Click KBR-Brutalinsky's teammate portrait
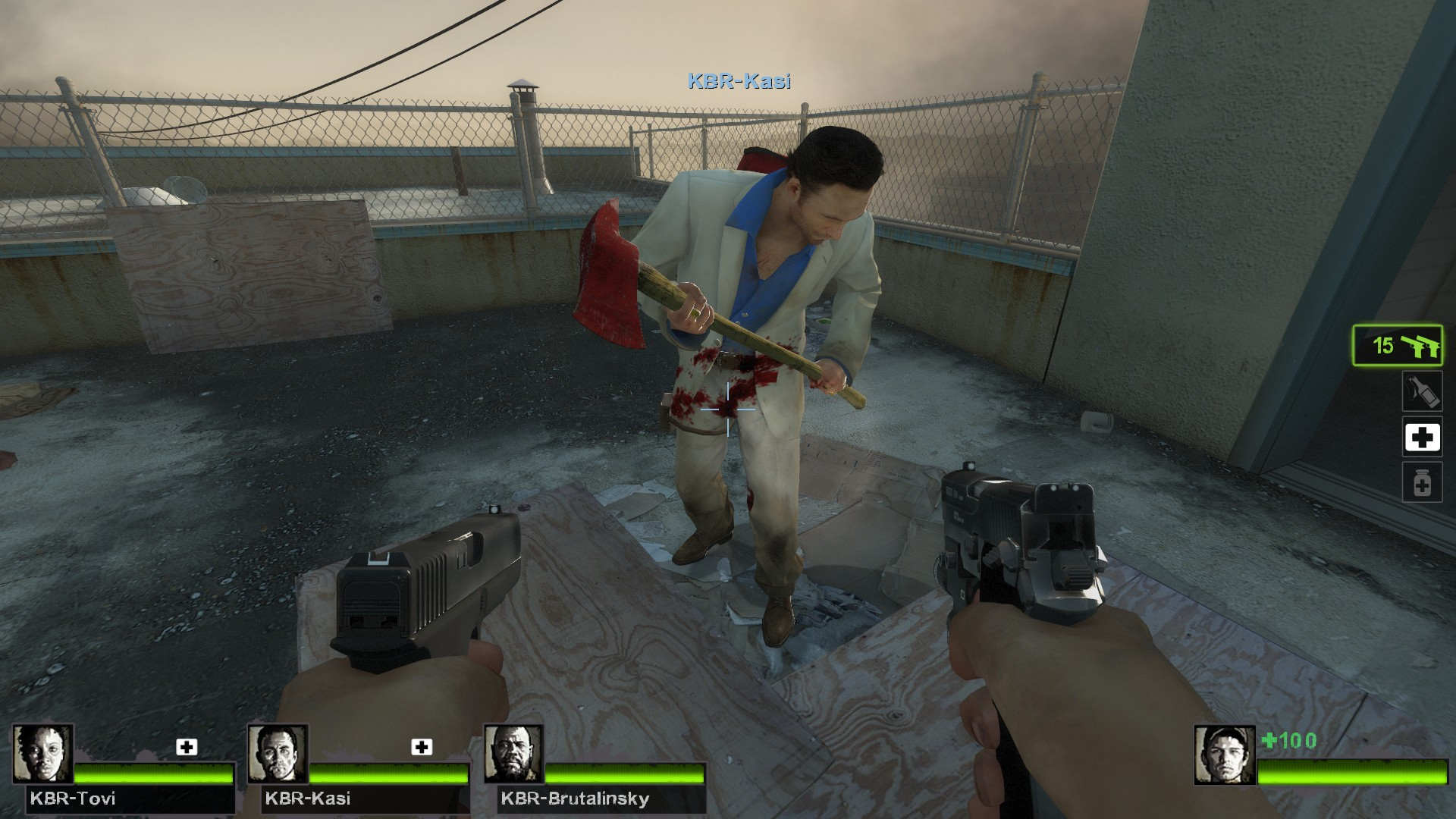1456x819 pixels. 513,753
